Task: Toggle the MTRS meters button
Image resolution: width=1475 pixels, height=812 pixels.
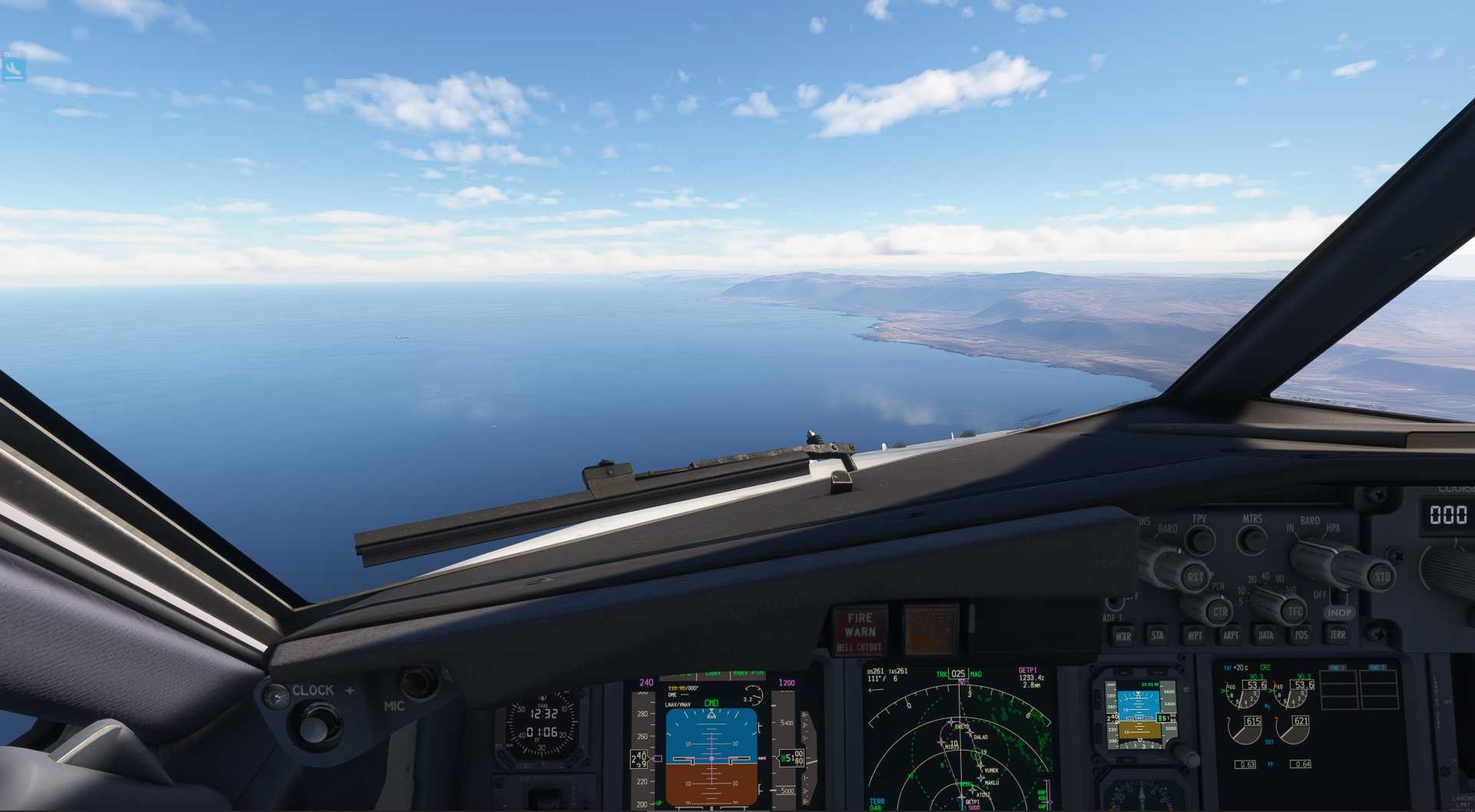Action: [x=1252, y=540]
